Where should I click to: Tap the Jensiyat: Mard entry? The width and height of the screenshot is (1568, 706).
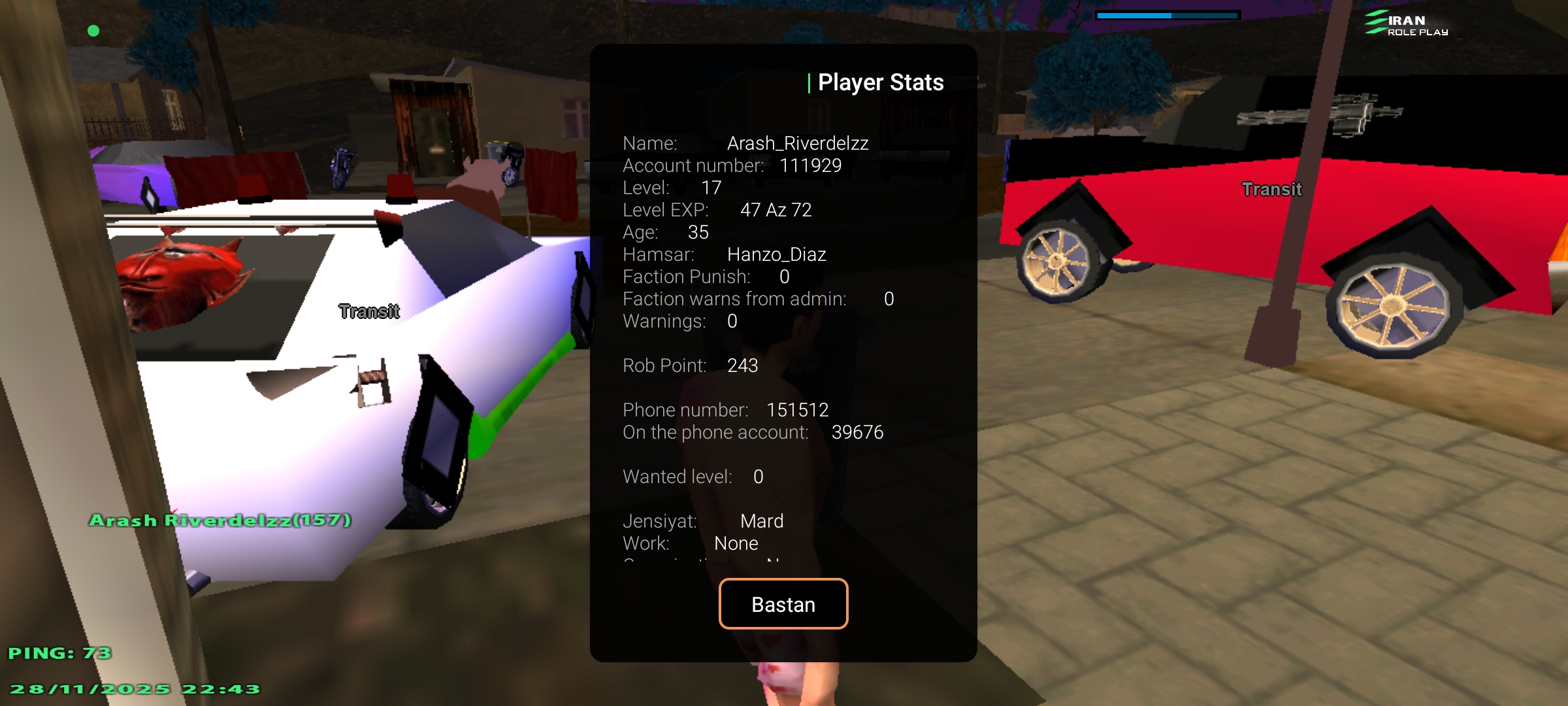coord(702,520)
